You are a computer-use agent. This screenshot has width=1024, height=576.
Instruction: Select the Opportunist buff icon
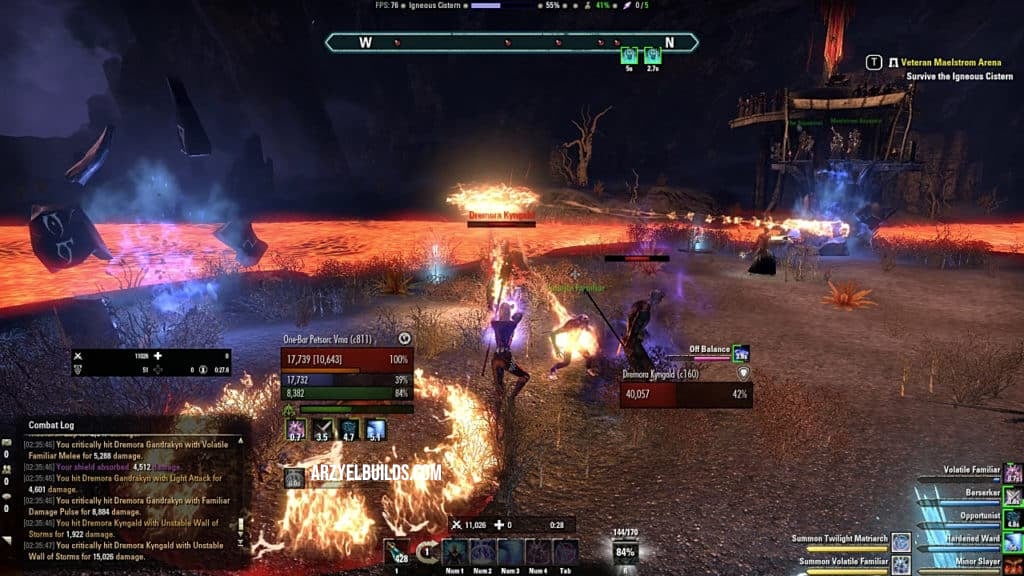(1013, 518)
